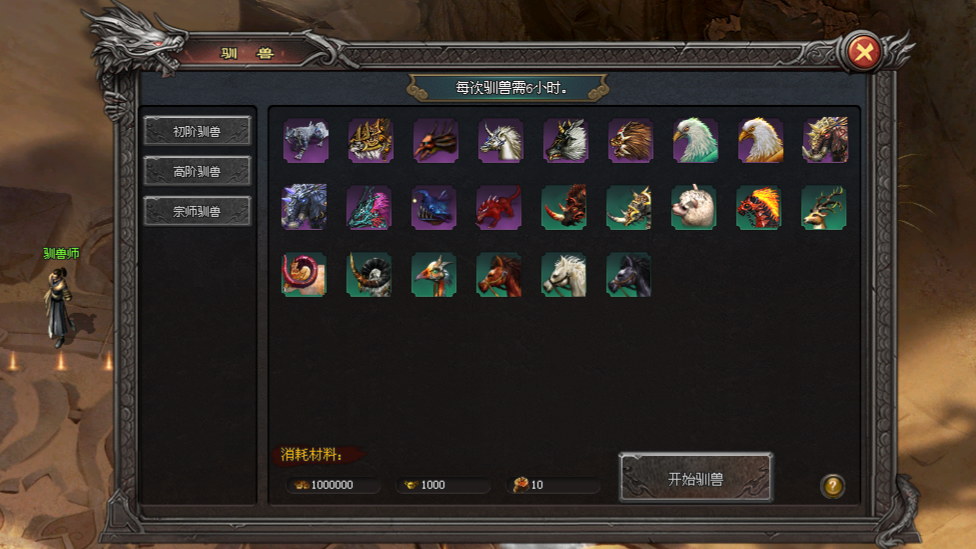Viewport: 976px width, 549px height.
Task: Choose the brown lion beast icon
Action: [x=630, y=141]
